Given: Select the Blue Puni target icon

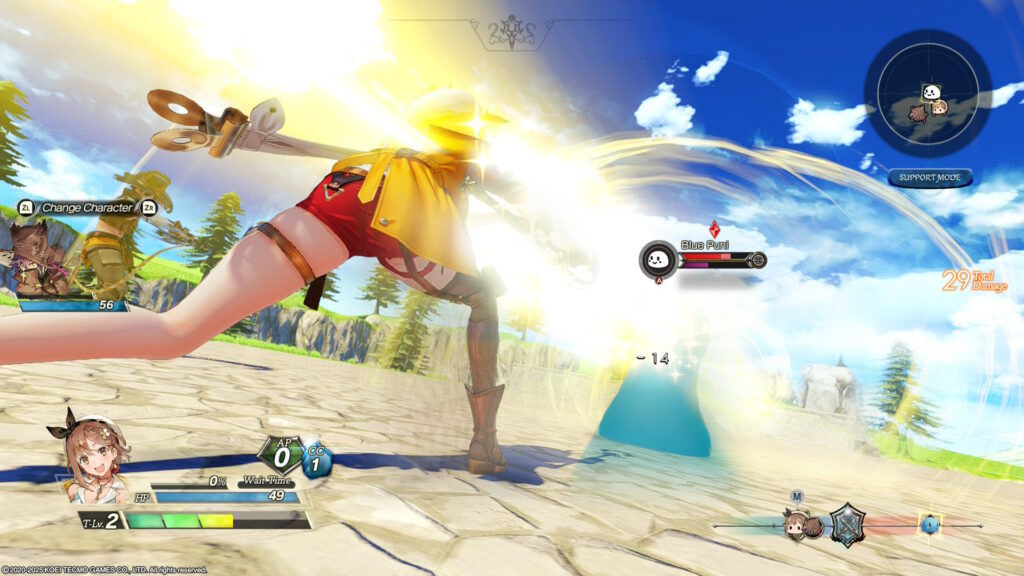Looking at the screenshot, I should [656, 260].
